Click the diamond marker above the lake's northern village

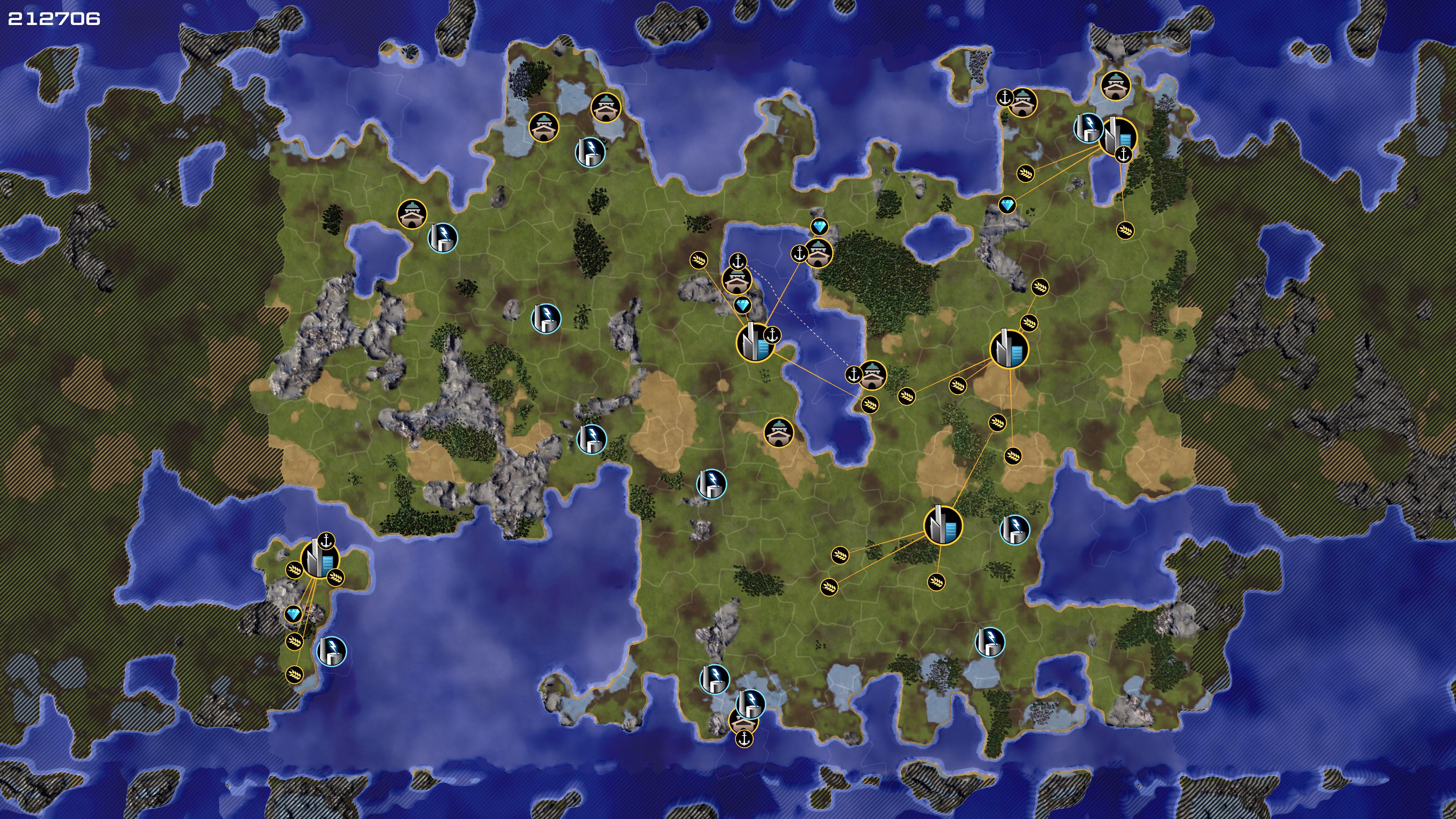(819, 227)
